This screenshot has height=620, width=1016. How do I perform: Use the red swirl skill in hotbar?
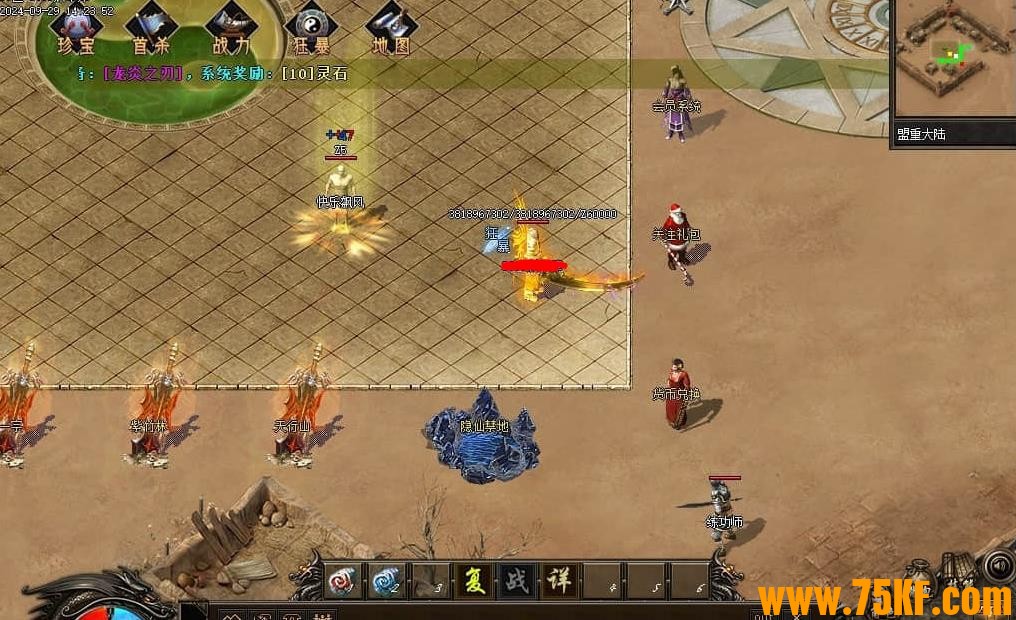pyautogui.click(x=343, y=581)
